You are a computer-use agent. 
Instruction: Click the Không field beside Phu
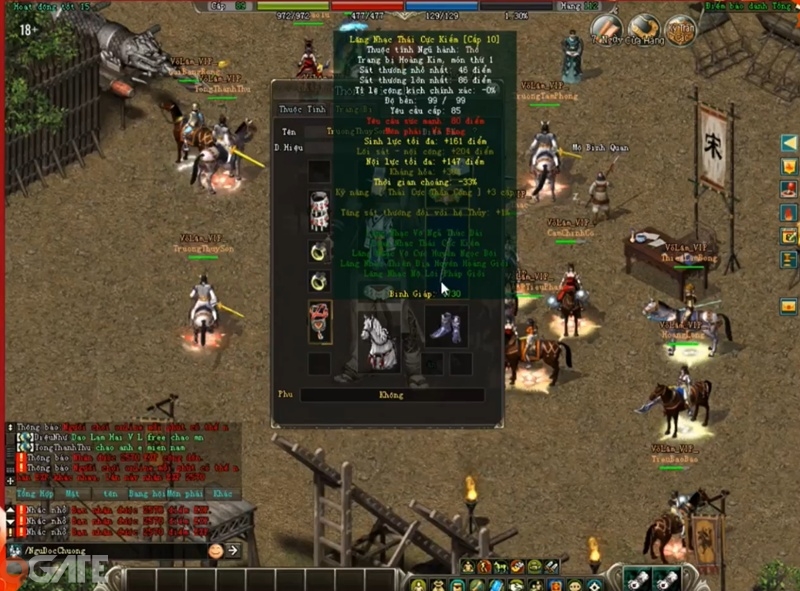click(391, 395)
